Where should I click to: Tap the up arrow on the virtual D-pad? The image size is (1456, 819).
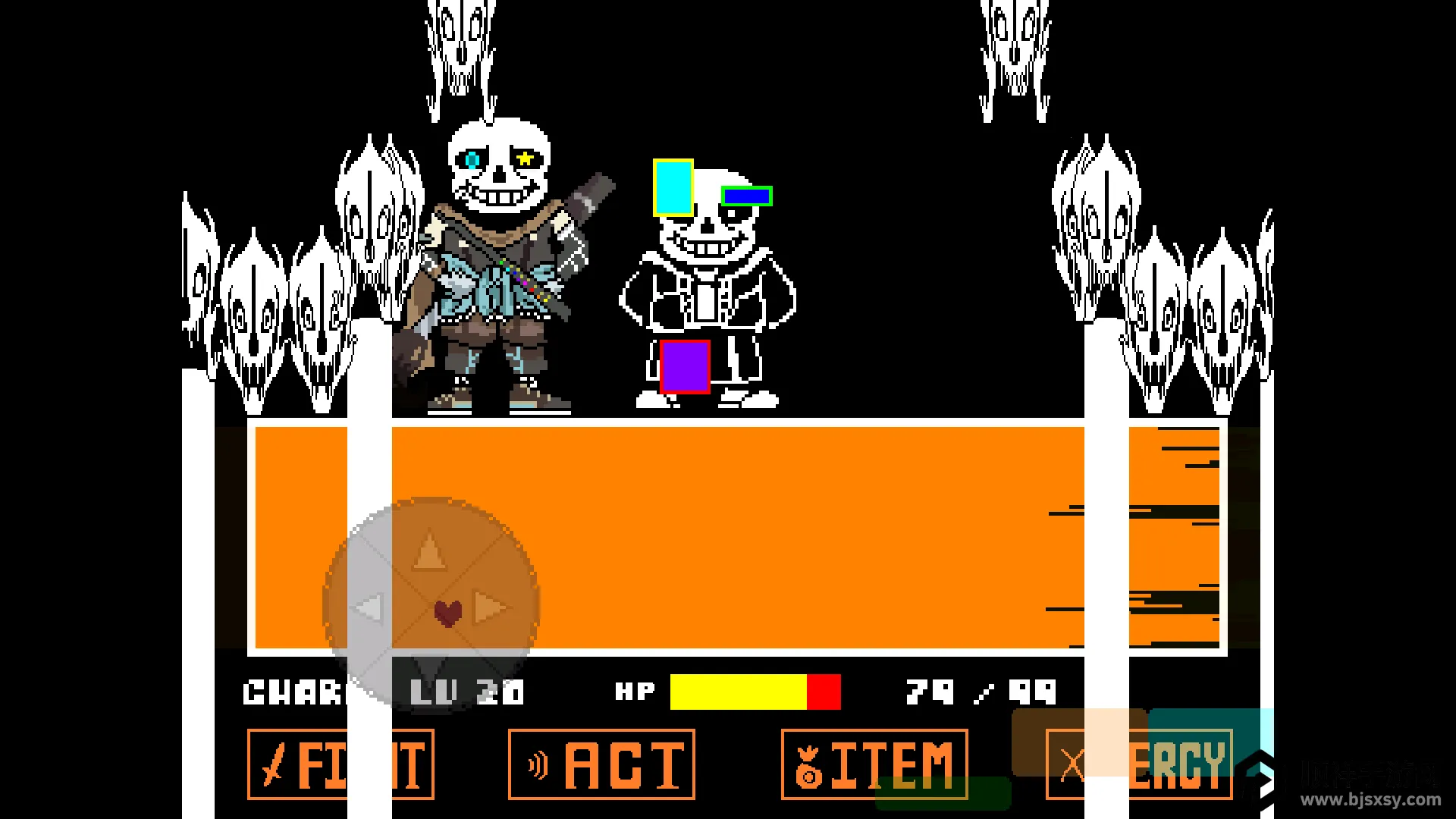point(430,551)
